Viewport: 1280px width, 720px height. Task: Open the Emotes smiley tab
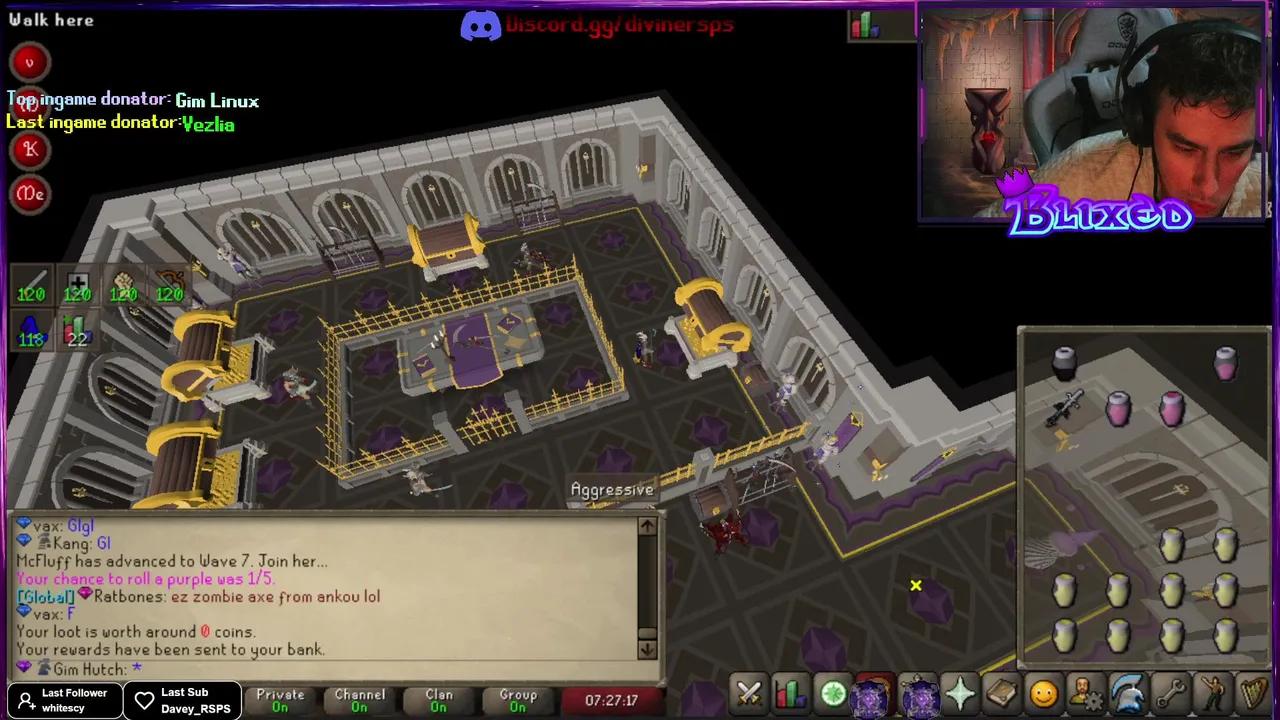(x=1044, y=692)
